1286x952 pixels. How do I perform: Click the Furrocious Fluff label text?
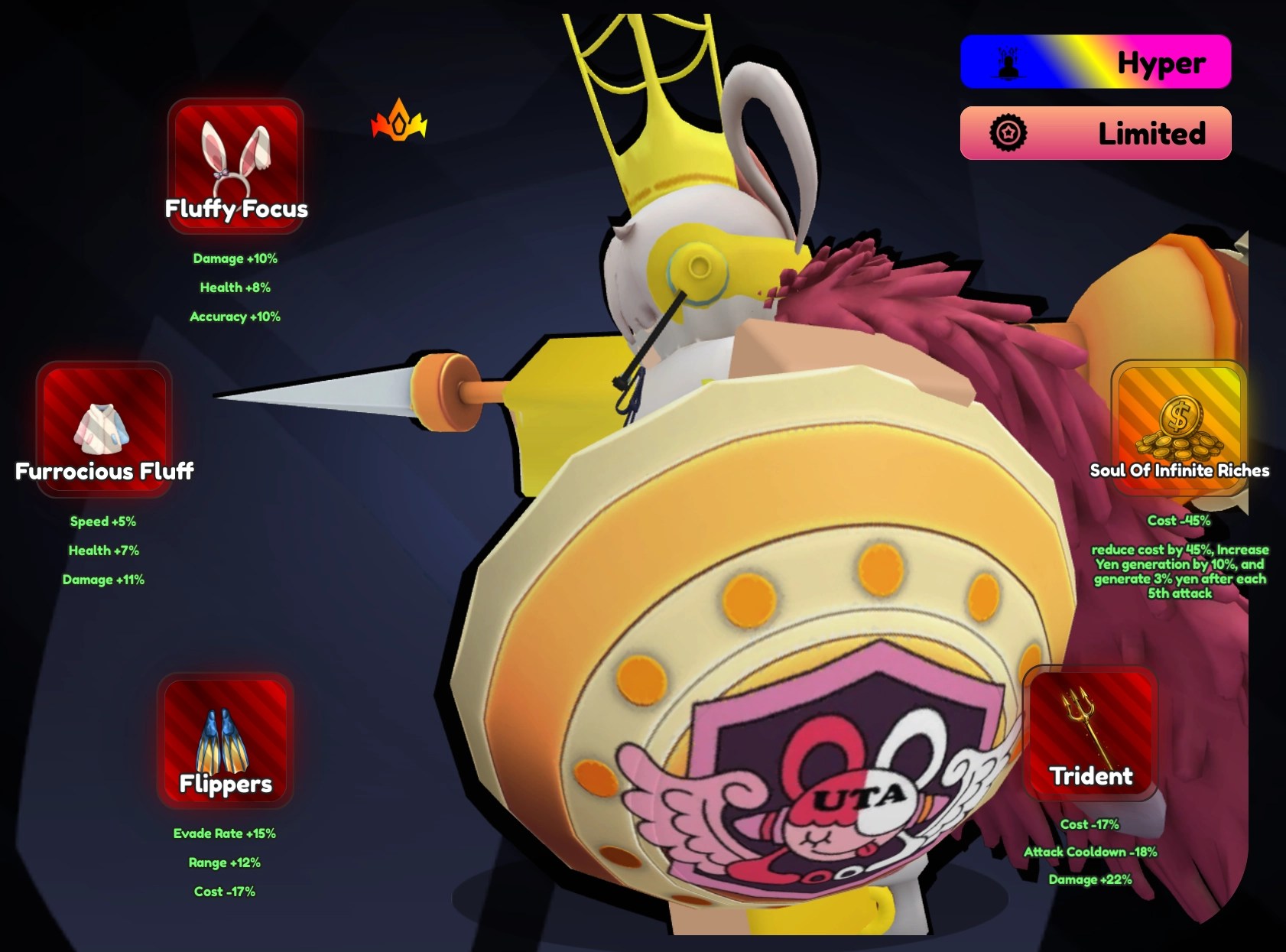(104, 471)
